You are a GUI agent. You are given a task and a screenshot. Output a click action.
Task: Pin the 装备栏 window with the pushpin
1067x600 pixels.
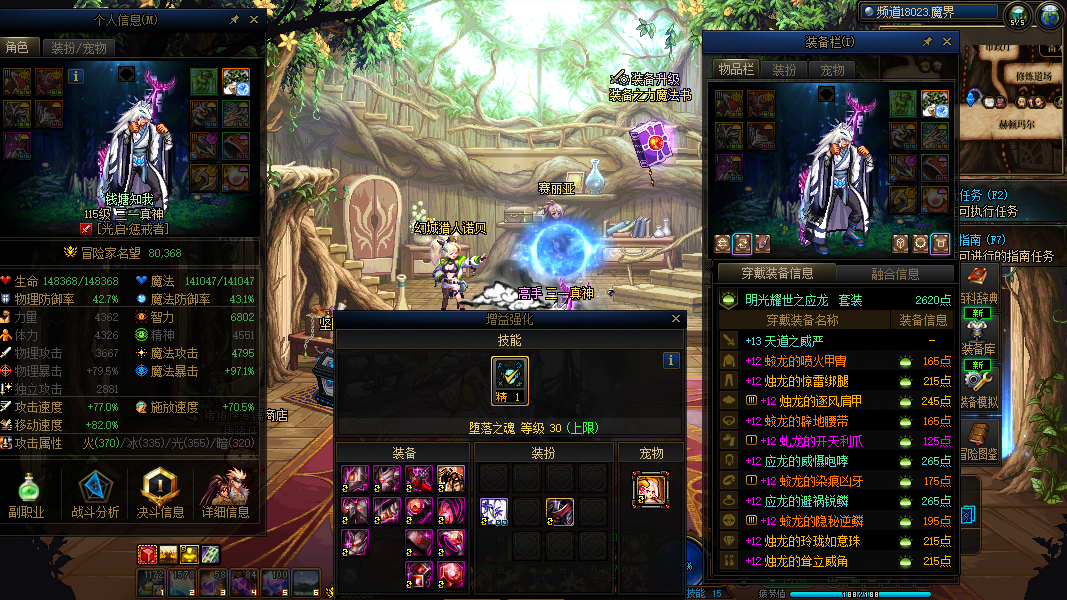927,42
